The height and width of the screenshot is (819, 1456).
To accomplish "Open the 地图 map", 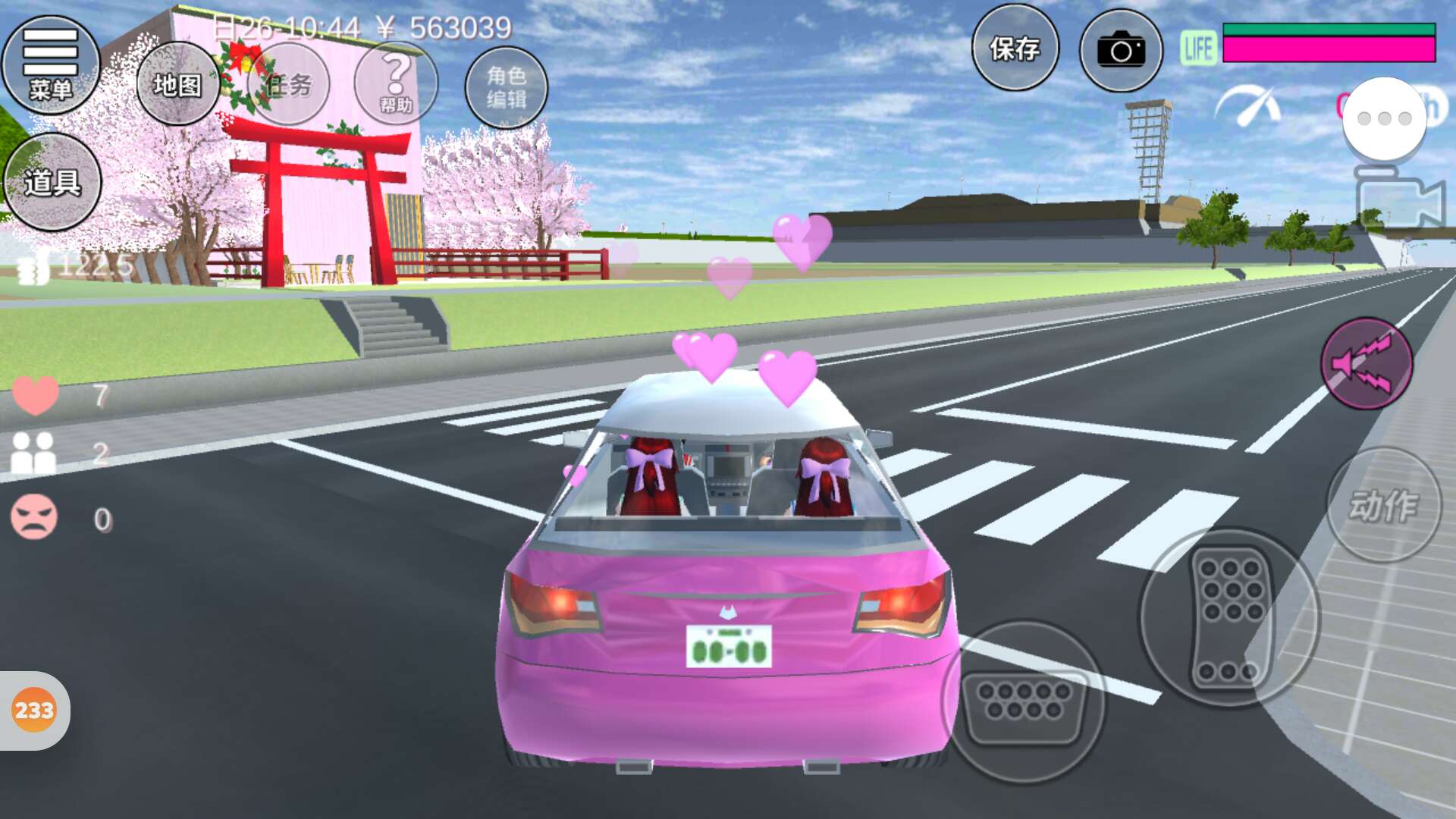I will point(177,84).
